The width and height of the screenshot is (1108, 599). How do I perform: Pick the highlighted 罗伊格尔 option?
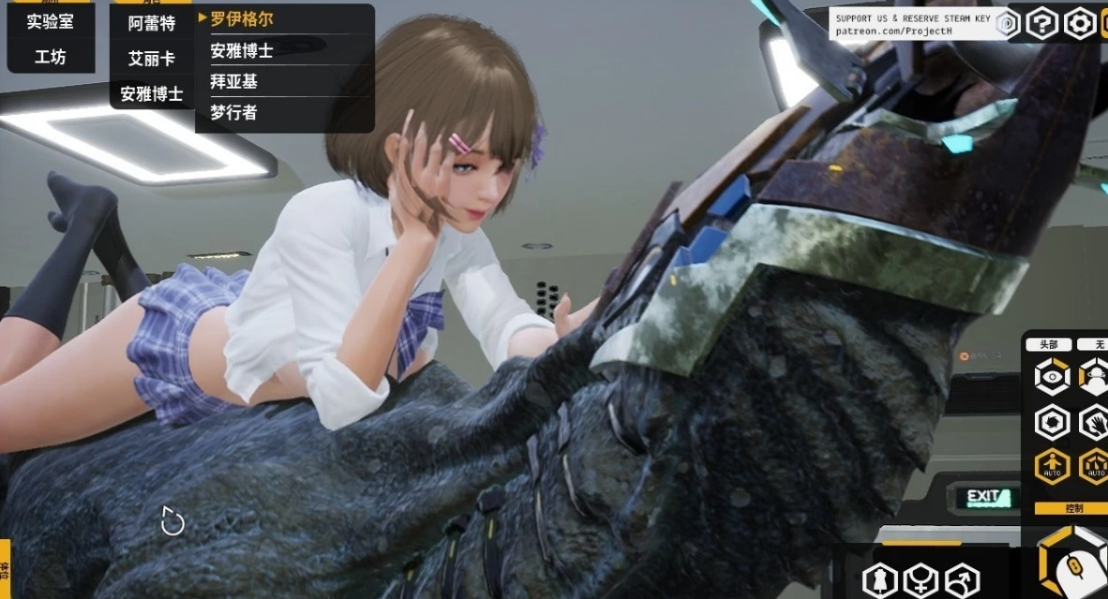click(242, 19)
